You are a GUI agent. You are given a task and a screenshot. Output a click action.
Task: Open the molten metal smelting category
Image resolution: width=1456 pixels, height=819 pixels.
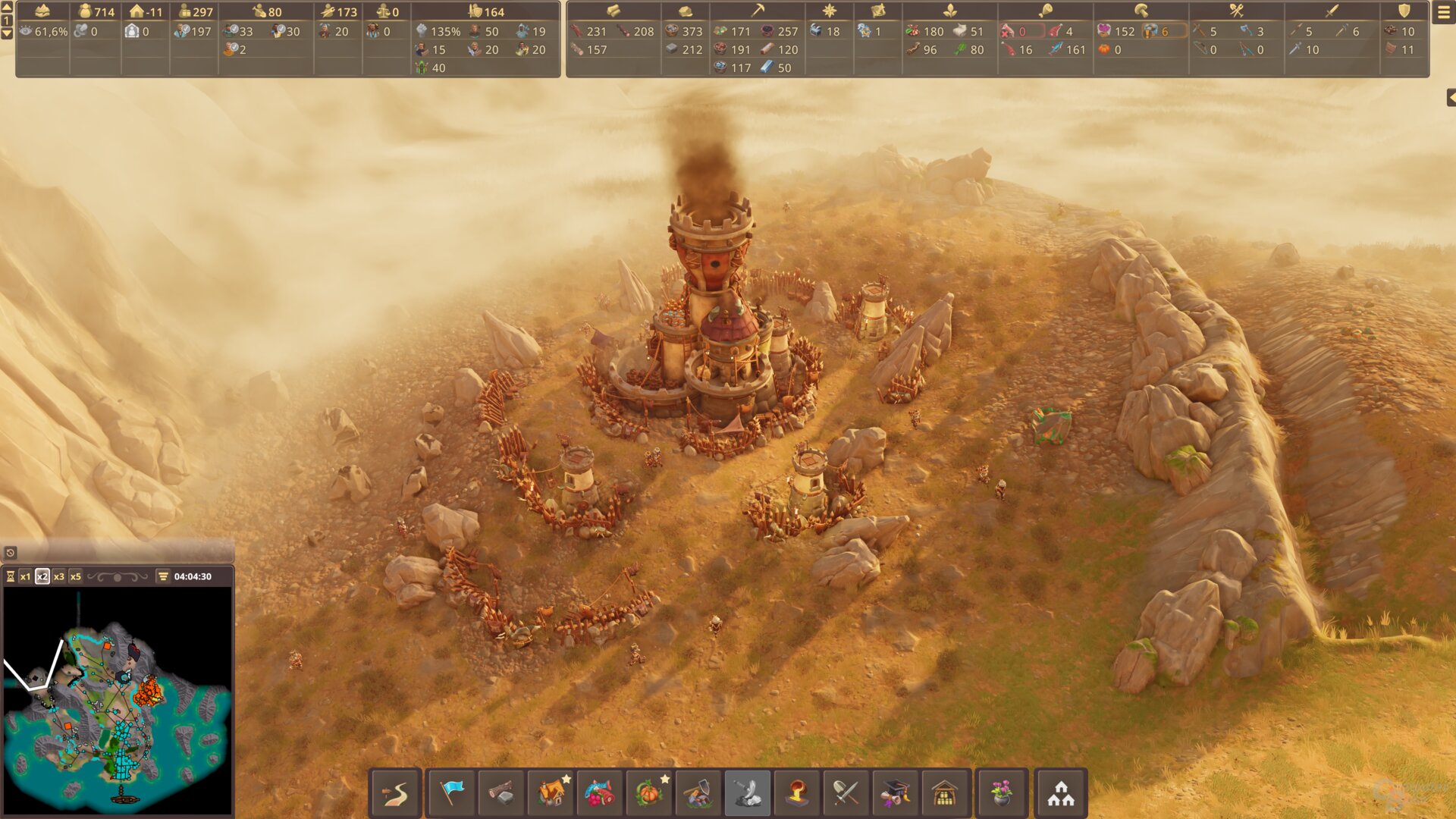(x=796, y=793)
